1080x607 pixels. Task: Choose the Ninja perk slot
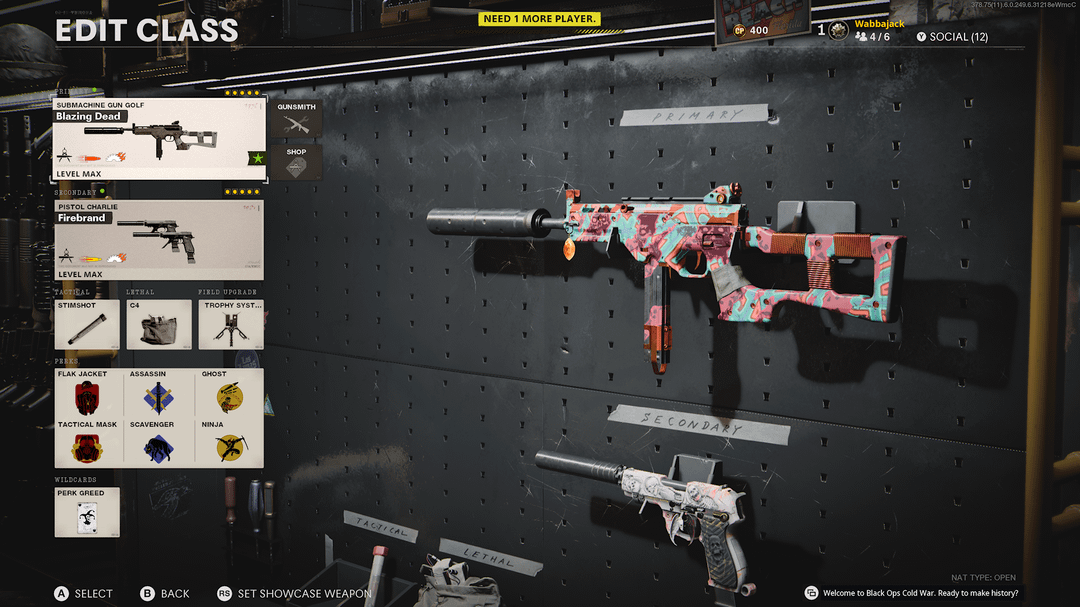(230, 443)
